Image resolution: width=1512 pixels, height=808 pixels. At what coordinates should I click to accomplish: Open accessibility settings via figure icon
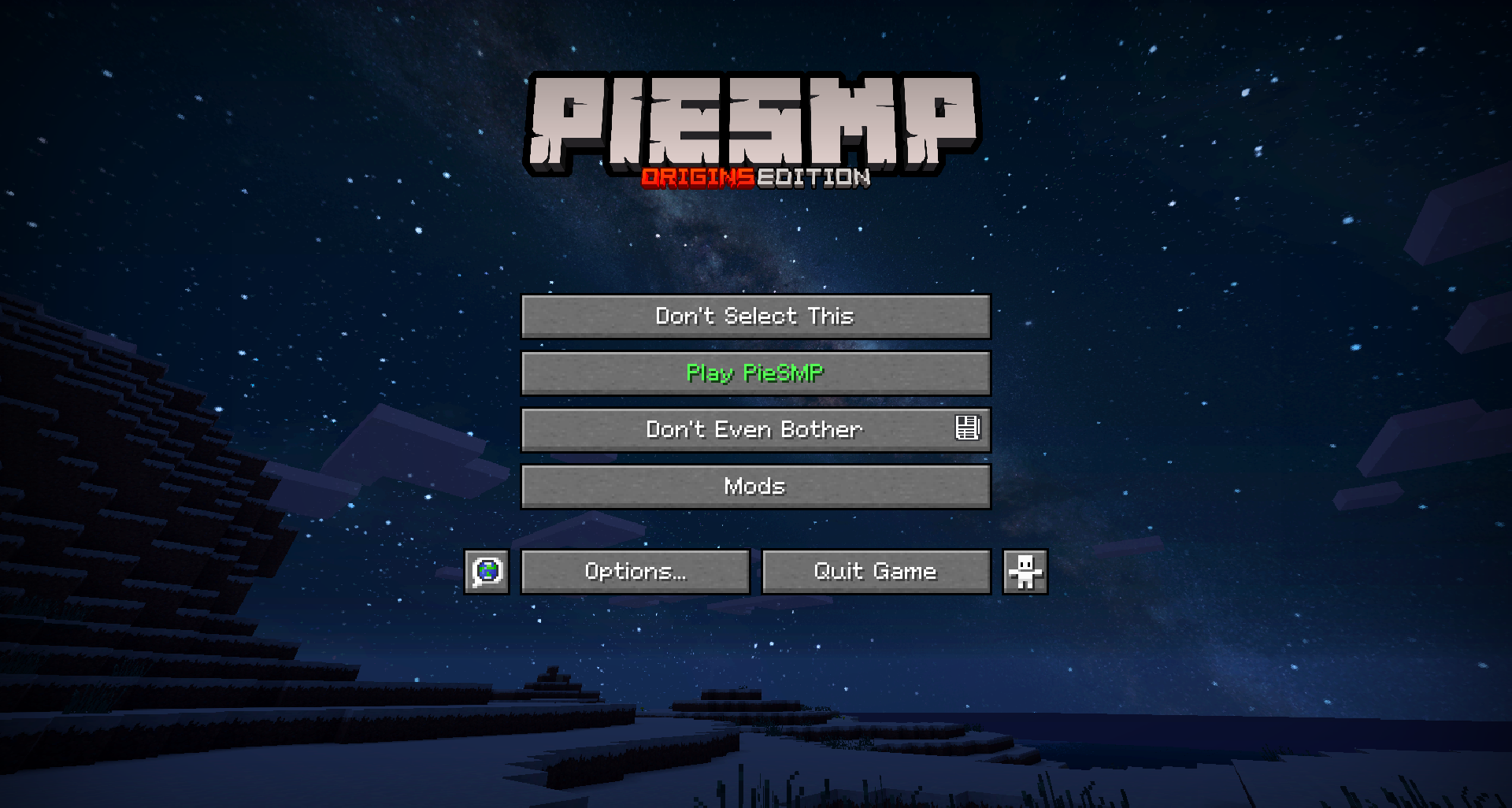(1025, 572)
